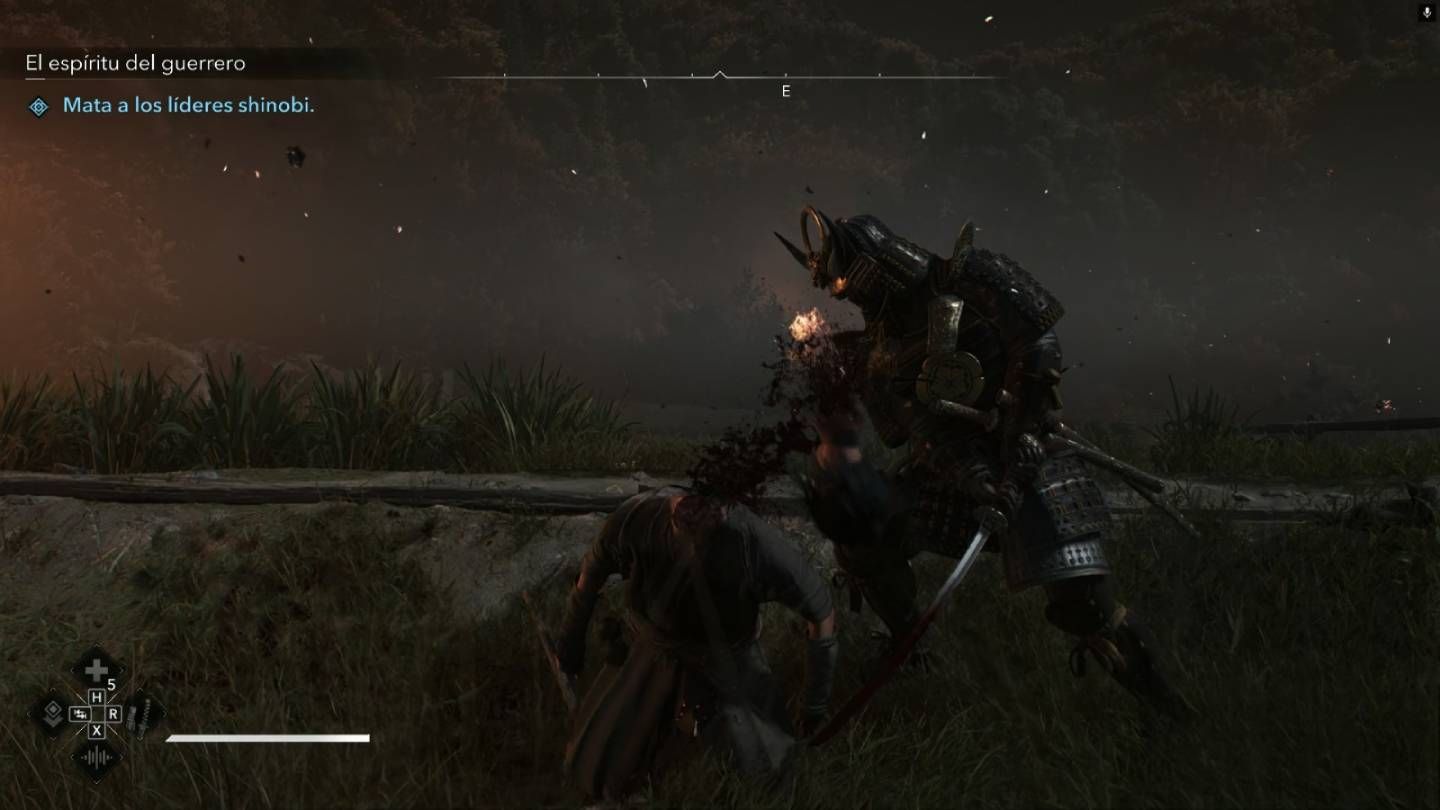Open the quest 'El espíritu del guerrero'

(136, 63)
